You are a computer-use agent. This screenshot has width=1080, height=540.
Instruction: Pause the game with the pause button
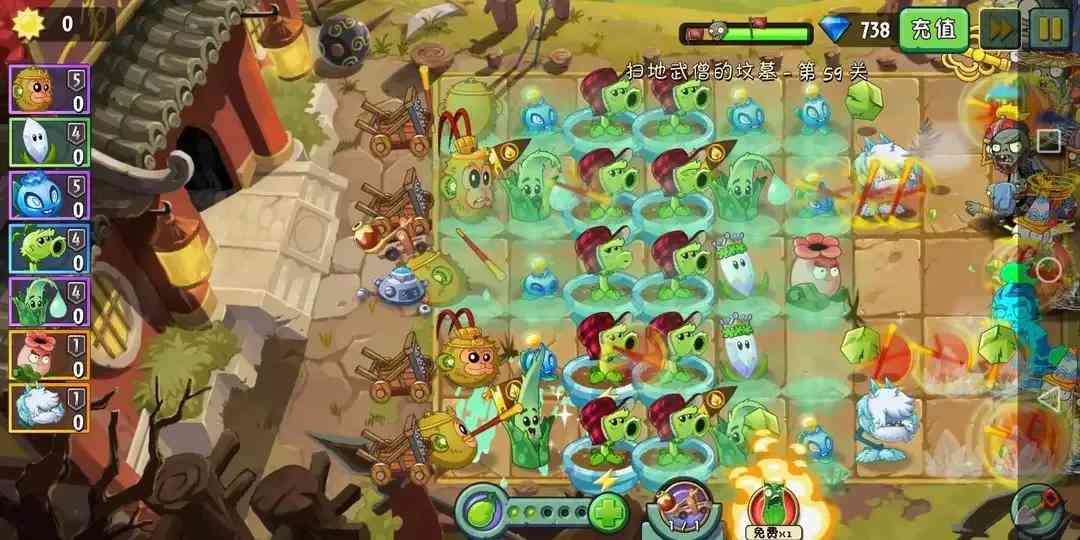click(1049, 29)
